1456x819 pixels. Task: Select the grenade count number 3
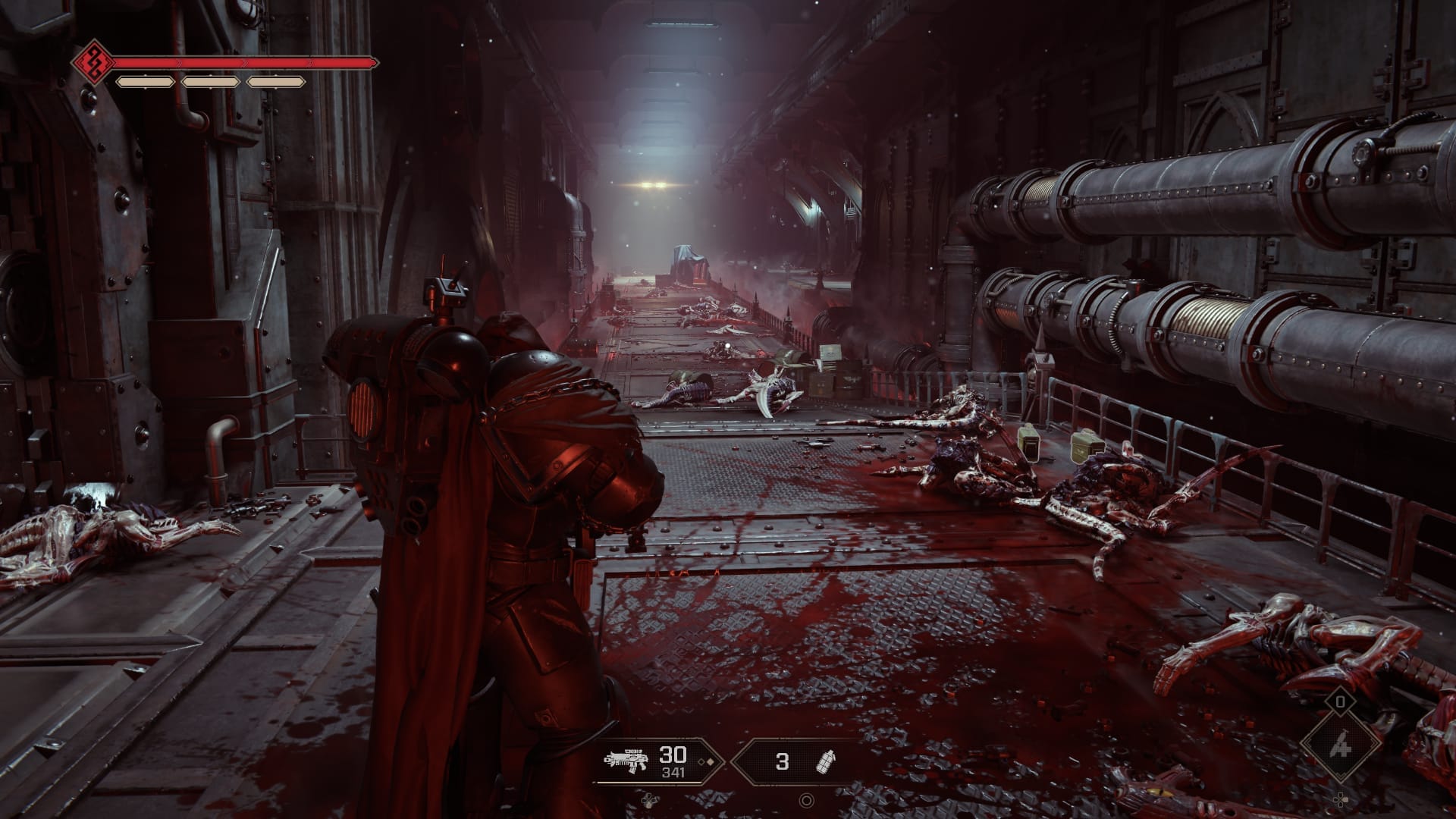[x=783, y=761]
